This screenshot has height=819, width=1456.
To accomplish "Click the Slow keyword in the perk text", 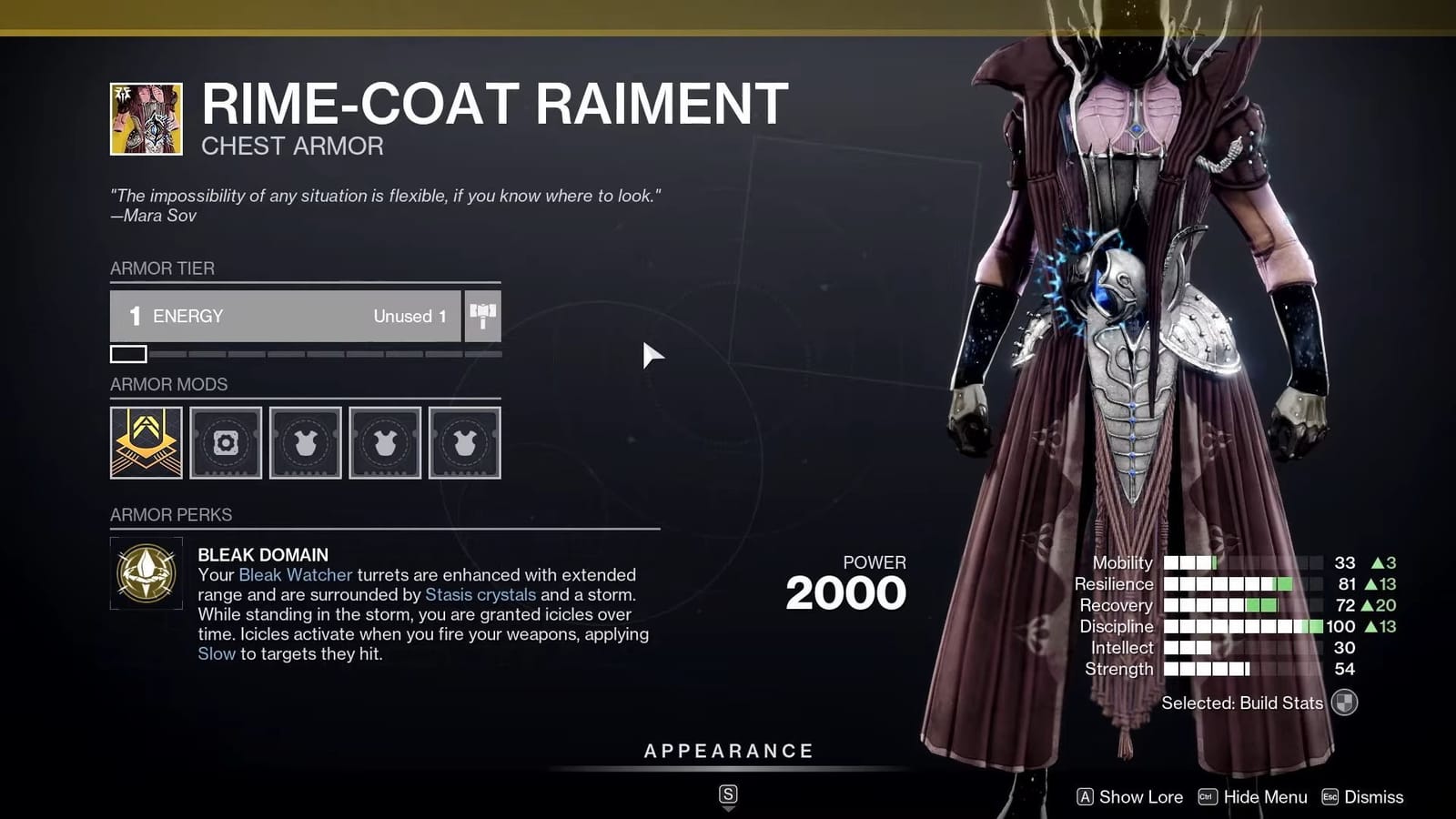I will tap(217, 653).
